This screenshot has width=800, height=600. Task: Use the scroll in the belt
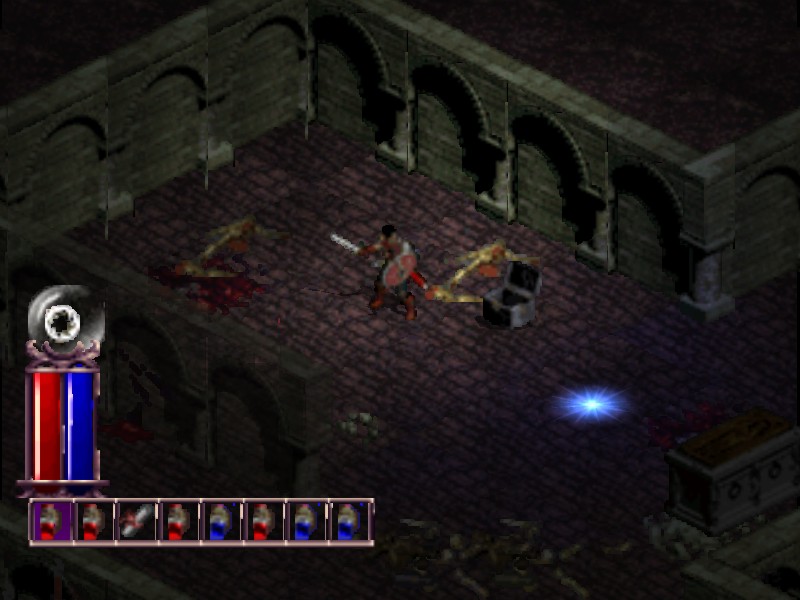[134, 521]
